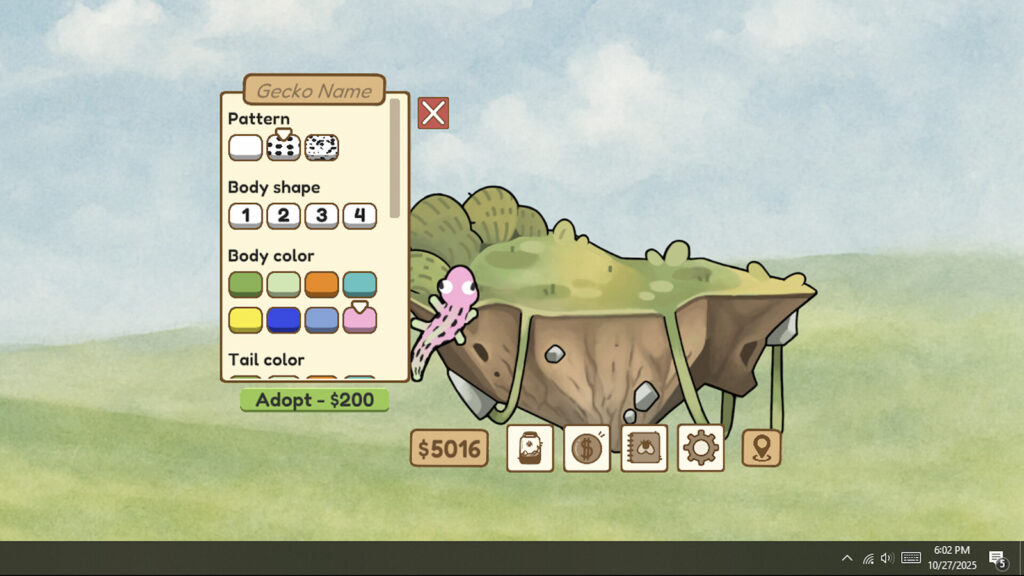Image resolution: width=1024 pixels, height=576 pixels.
Task: Choose the pale light green body color
Action: click(x=283, y=284)
